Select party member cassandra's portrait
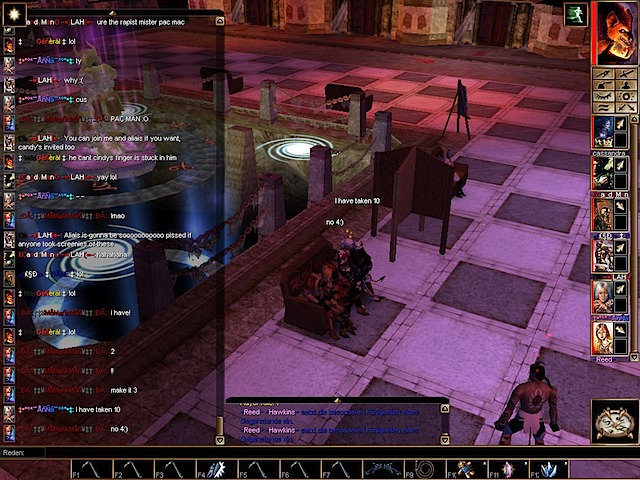Screen dimensions: 640x480 [604, 132]
